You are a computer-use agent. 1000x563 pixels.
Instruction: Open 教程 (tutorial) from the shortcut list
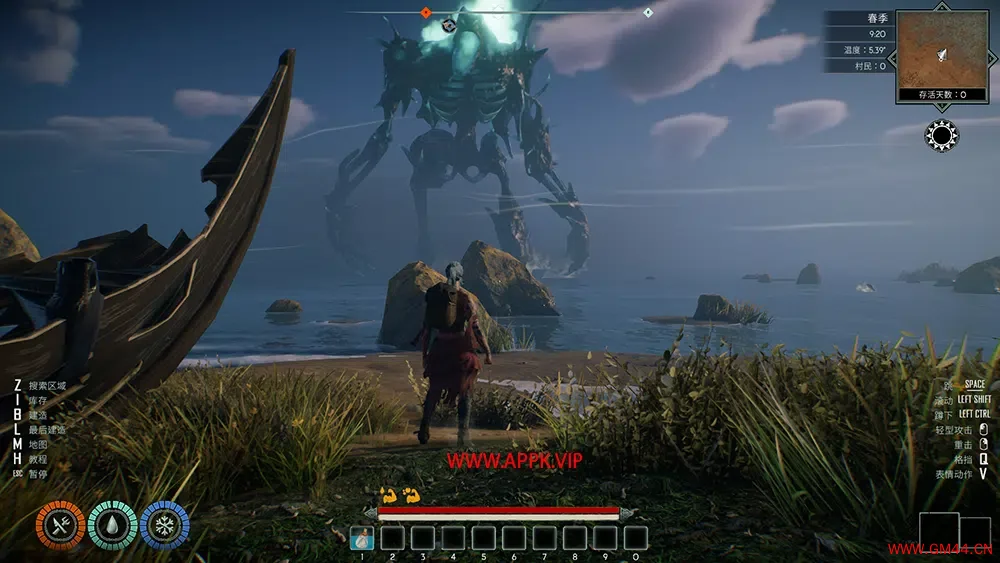[38, 459]
